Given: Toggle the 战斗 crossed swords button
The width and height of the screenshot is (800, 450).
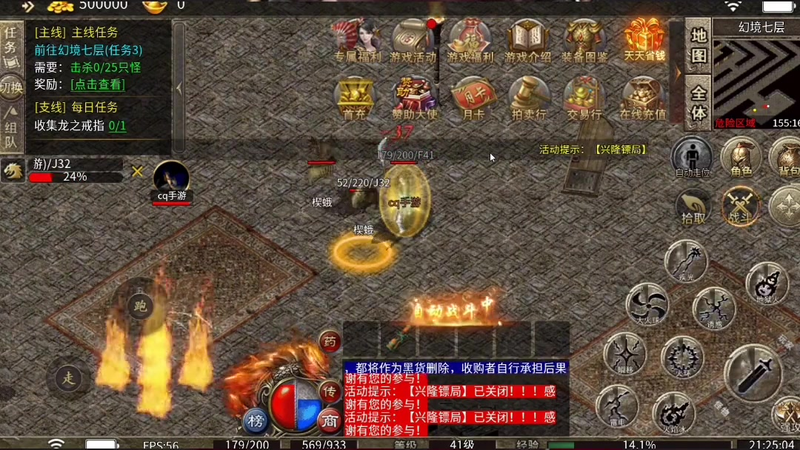Looking at the screenshot, I should pos(742,203).
